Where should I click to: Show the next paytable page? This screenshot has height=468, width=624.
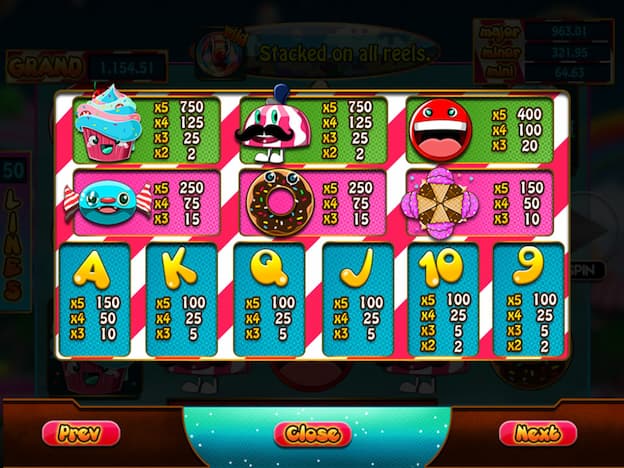(x=538, y=433)
